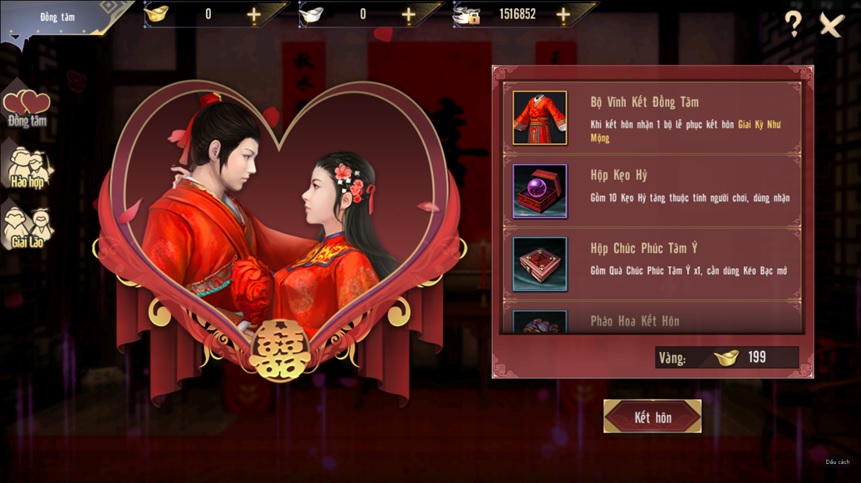The width and height of the screenshot is (861, 483).
Task: Select the Hộp Kẹo Hỷ item
Action: [x=540, y=191]
